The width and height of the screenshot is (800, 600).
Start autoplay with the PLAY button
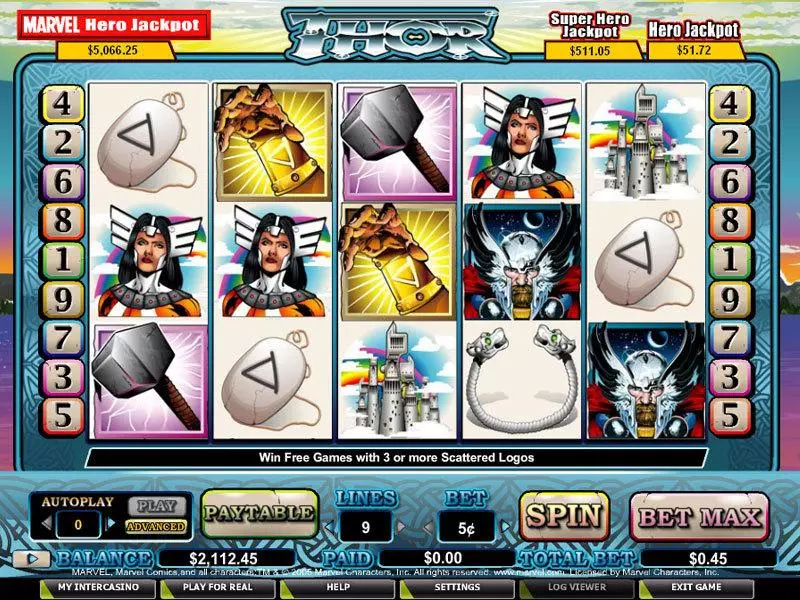(155, 506)
